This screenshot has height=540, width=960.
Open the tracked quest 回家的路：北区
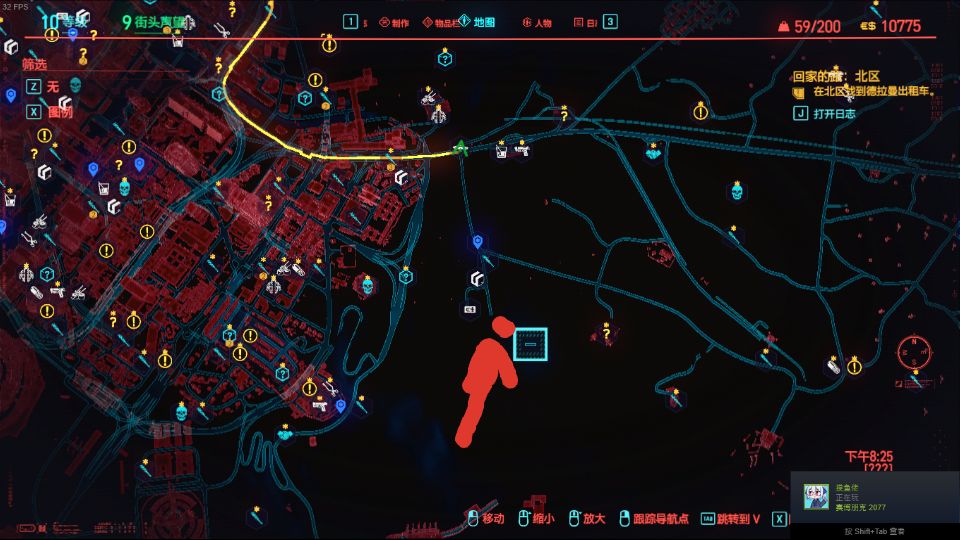(836, 76)
